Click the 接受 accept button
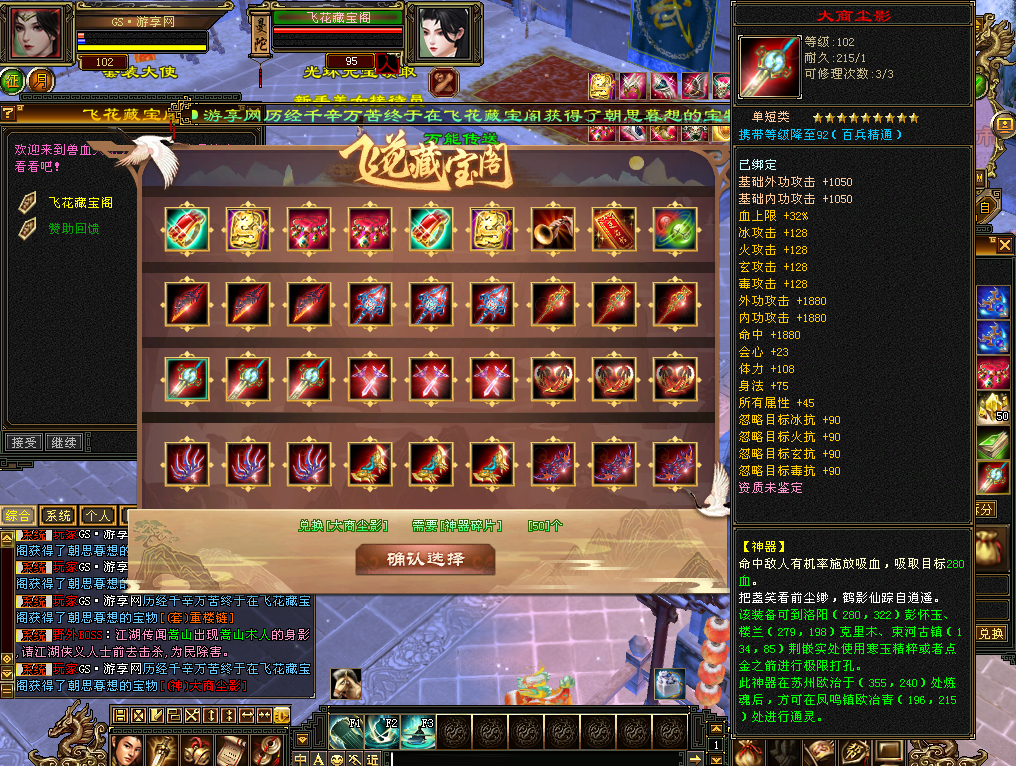1016x766 pixels. pyautogui.click(x=24, y=441)
